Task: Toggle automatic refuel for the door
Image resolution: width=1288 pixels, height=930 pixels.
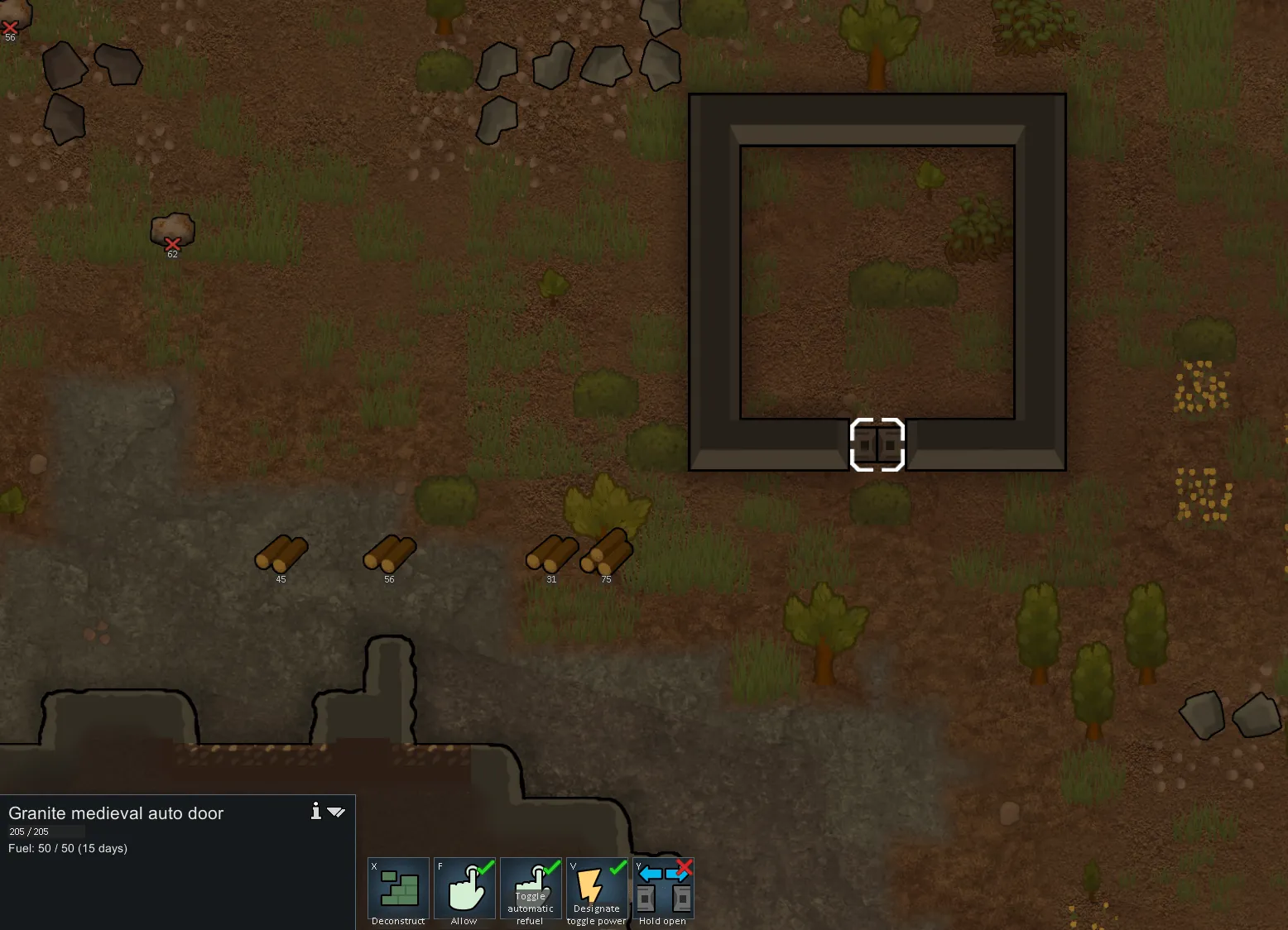Action: 531,889
